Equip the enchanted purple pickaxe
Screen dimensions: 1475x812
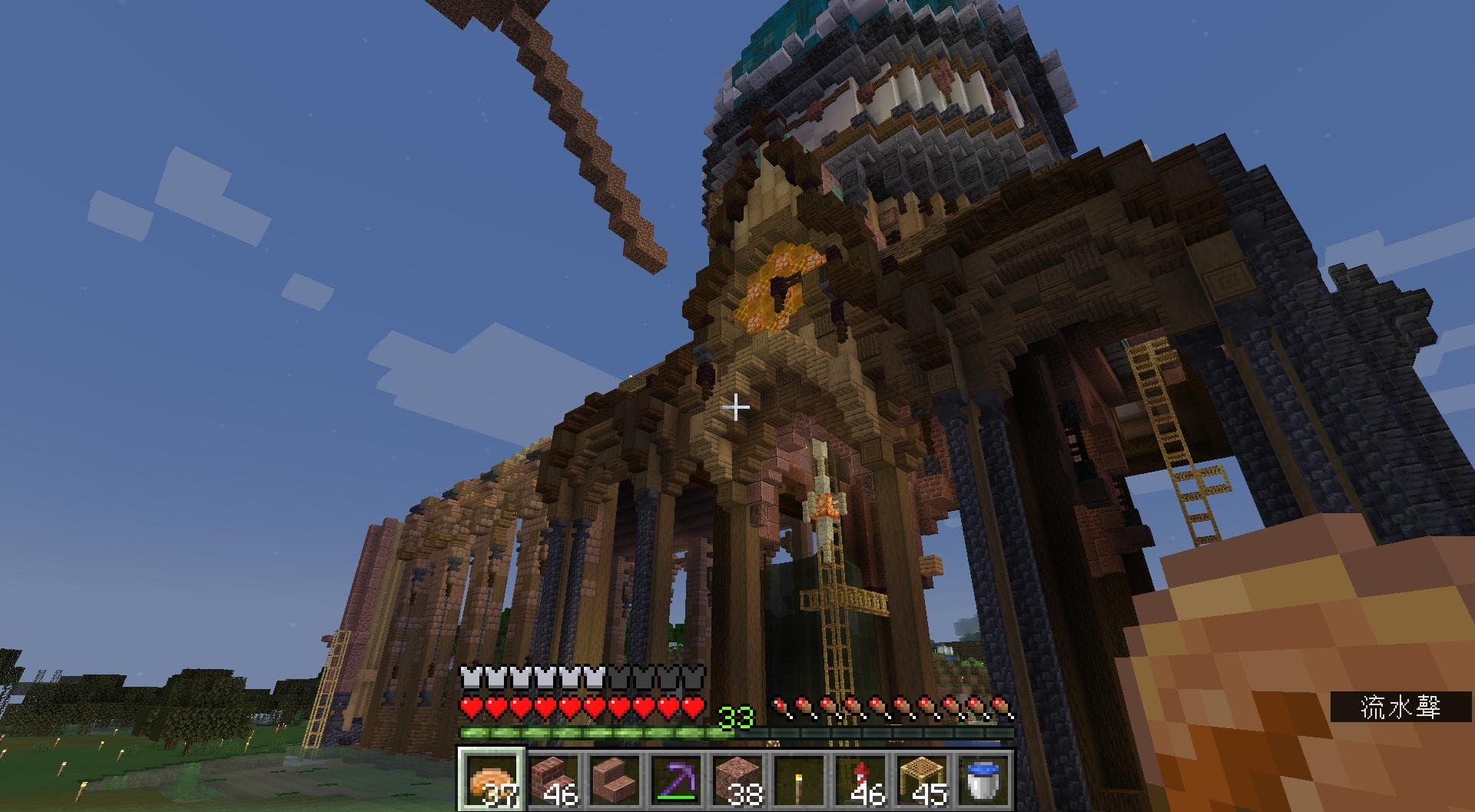pyautogui.click(x=676, y=779)
